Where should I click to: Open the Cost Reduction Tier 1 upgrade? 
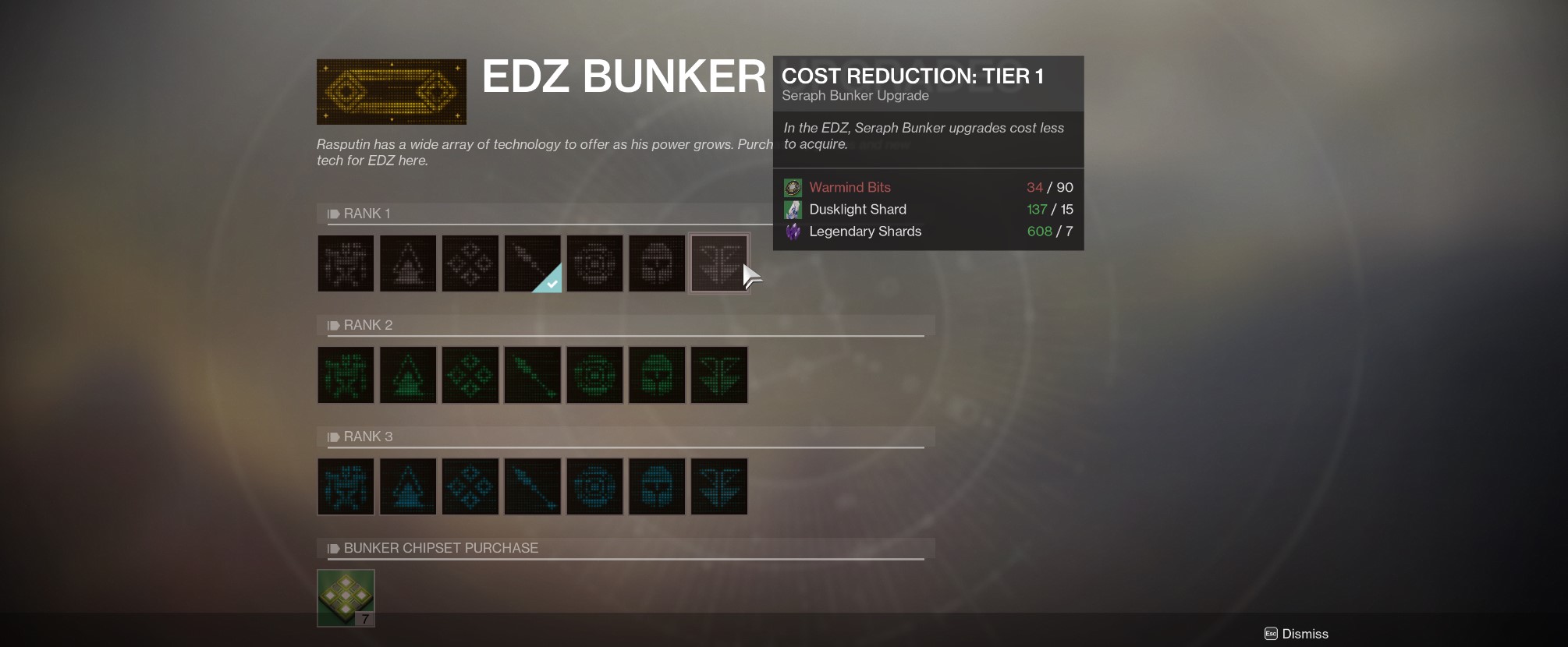coord(718,263)
